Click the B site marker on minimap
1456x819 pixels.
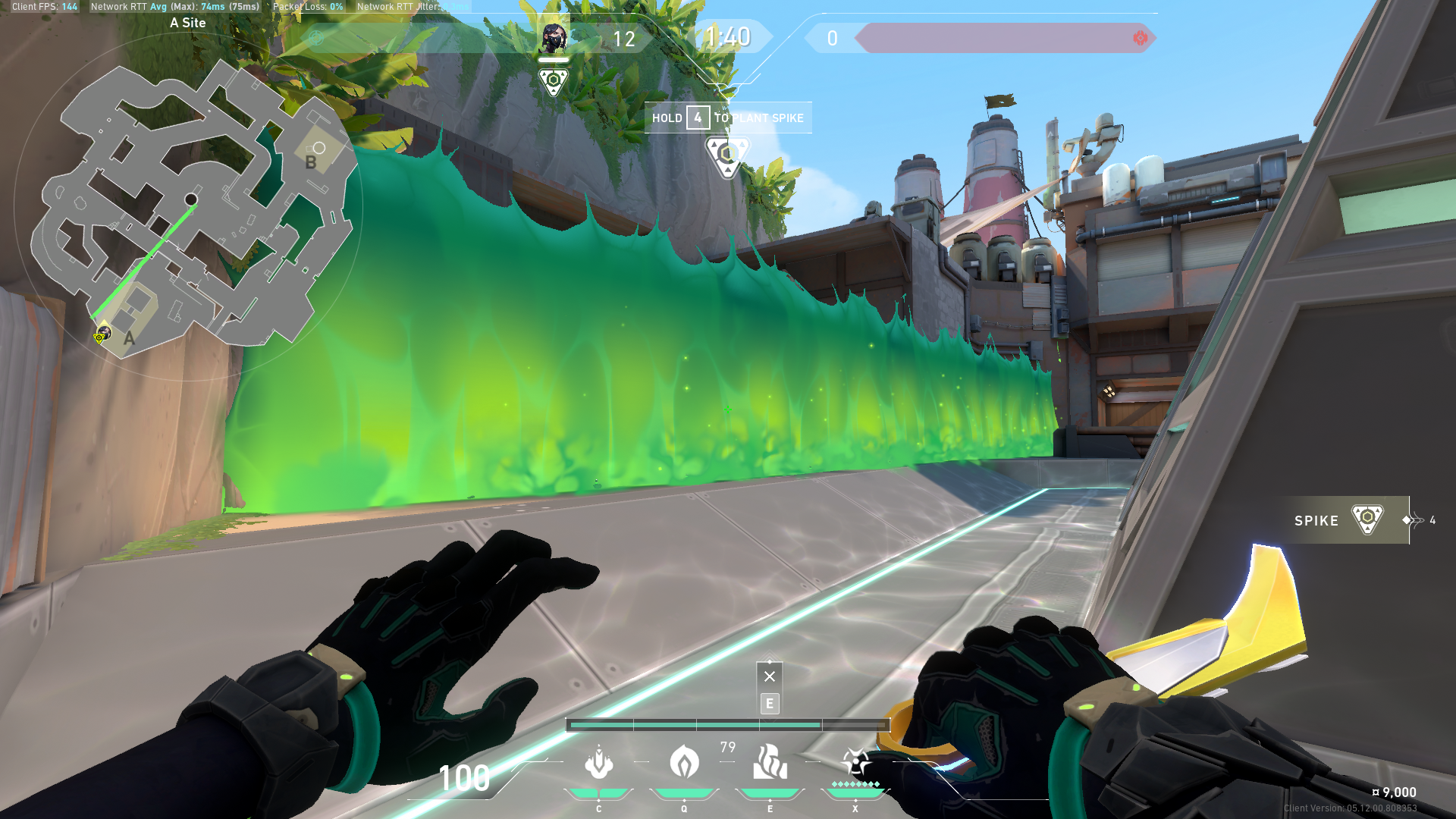[311, 162]
